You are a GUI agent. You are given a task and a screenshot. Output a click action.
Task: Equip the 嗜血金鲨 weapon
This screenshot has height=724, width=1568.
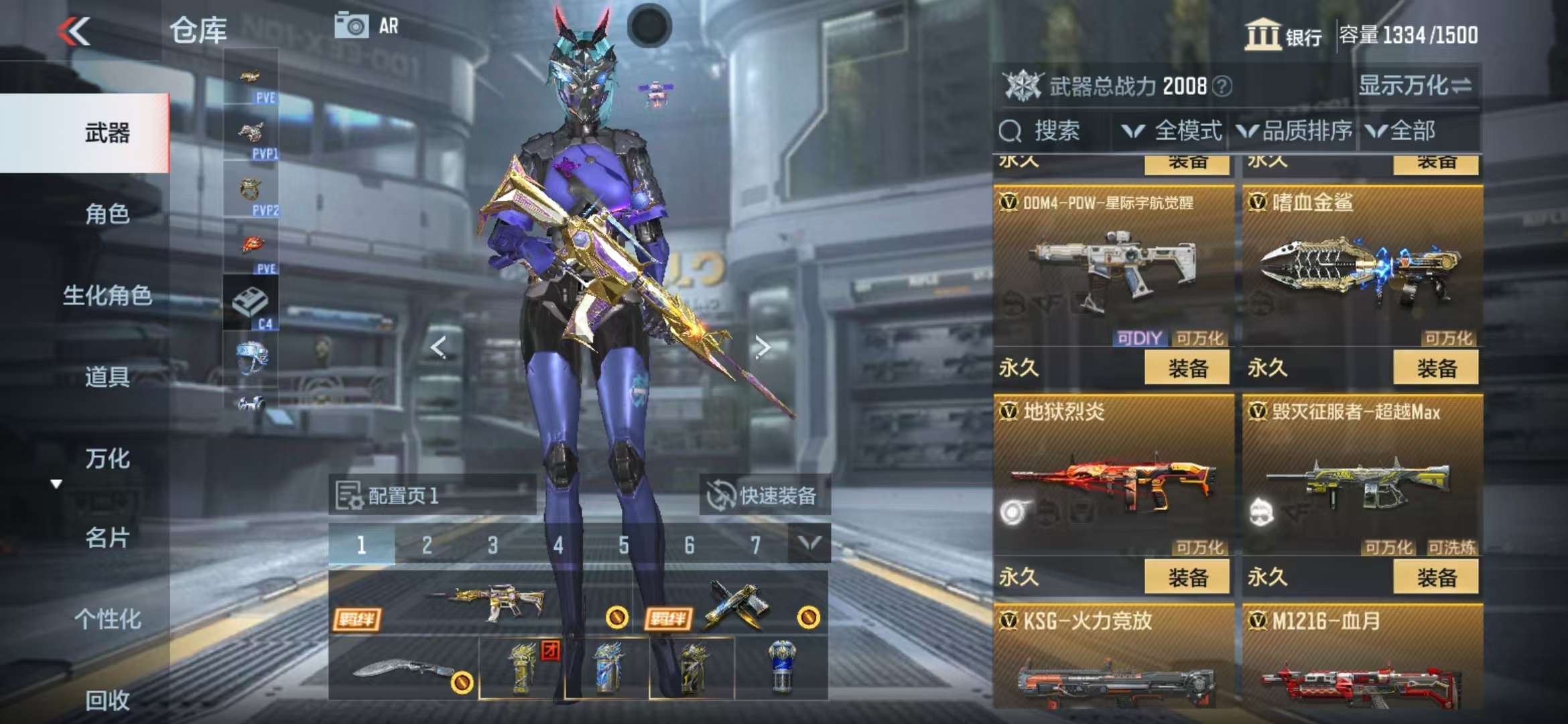click(1435, 368)
